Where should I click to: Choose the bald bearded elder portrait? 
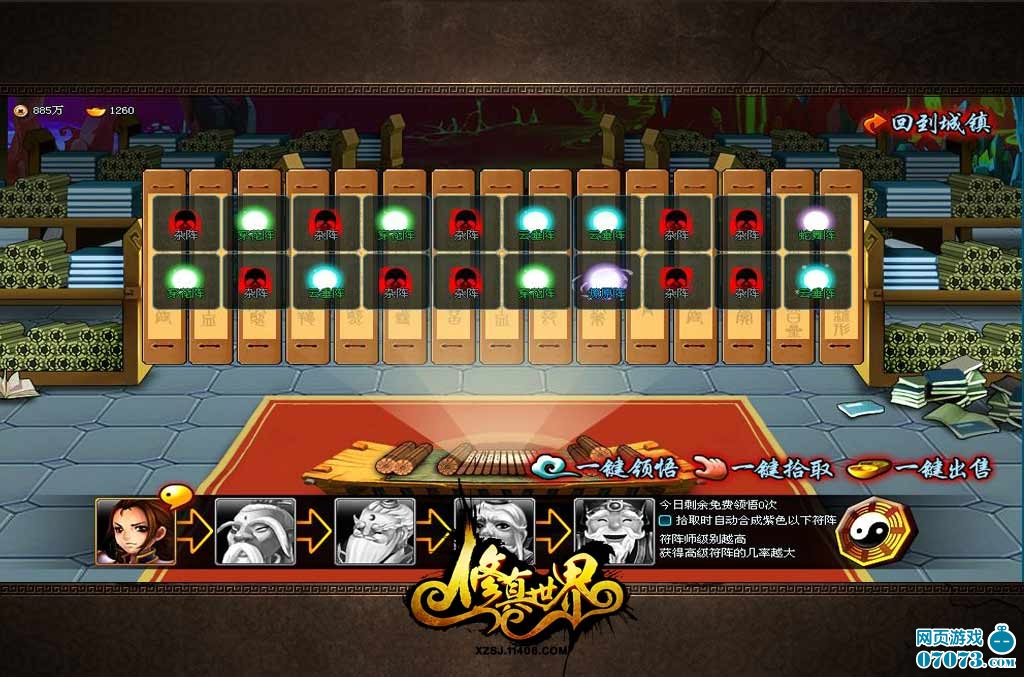click(x=255, y=531)
